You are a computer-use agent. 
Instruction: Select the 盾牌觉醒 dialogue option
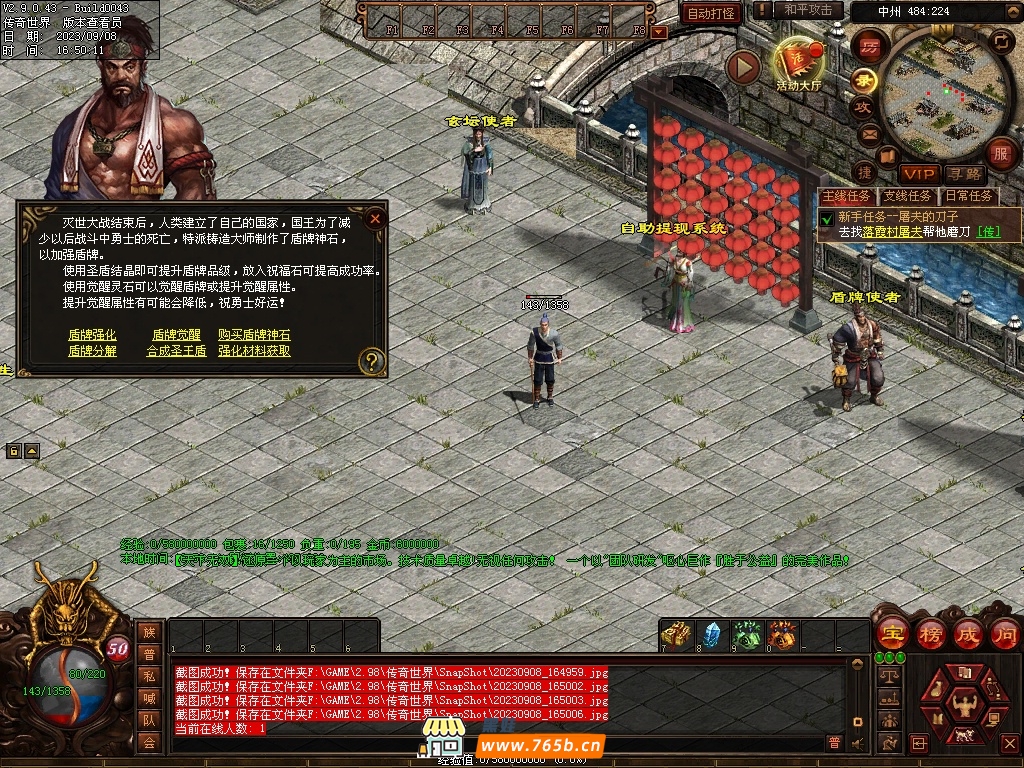(176, 335)
